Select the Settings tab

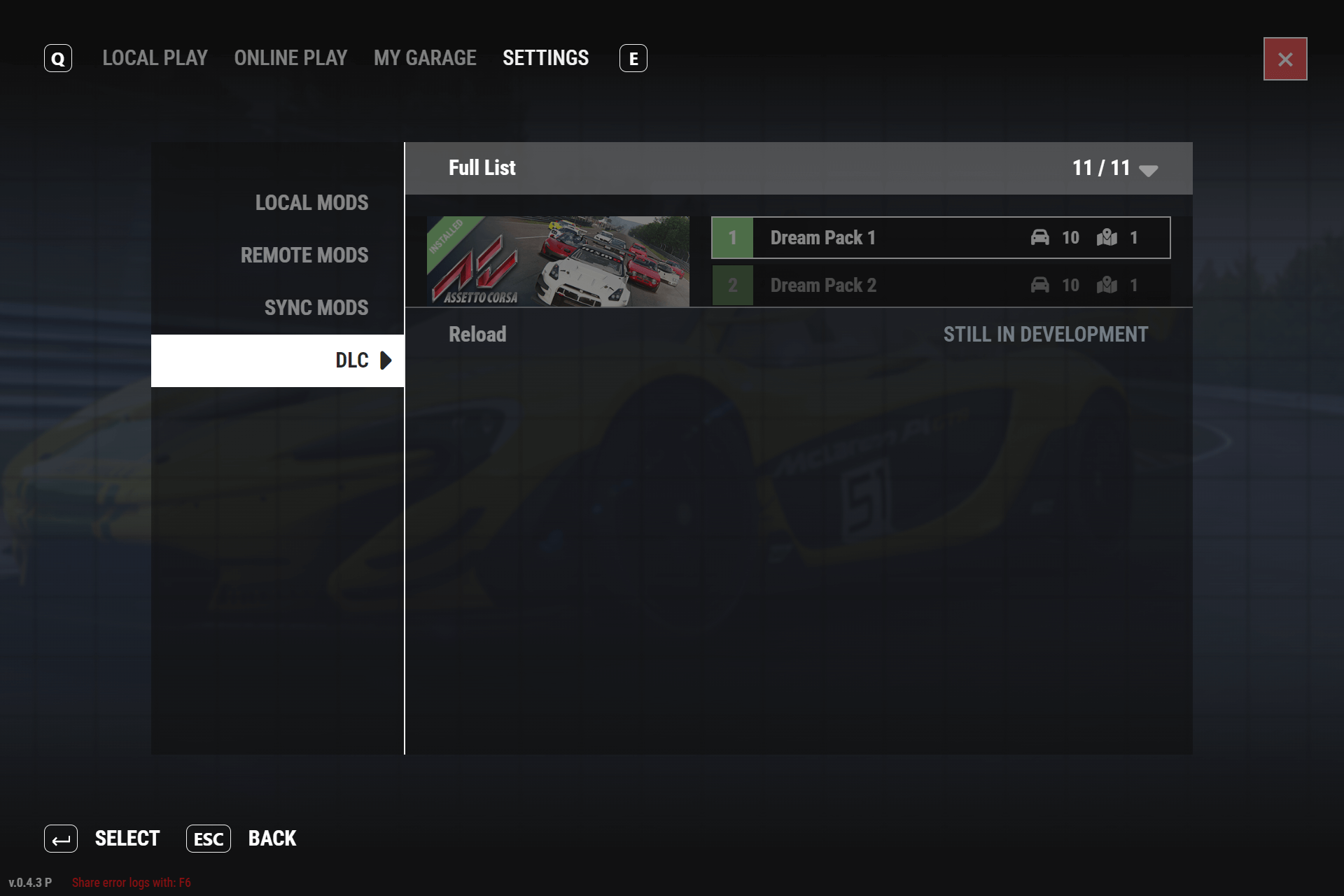(545, 58)
